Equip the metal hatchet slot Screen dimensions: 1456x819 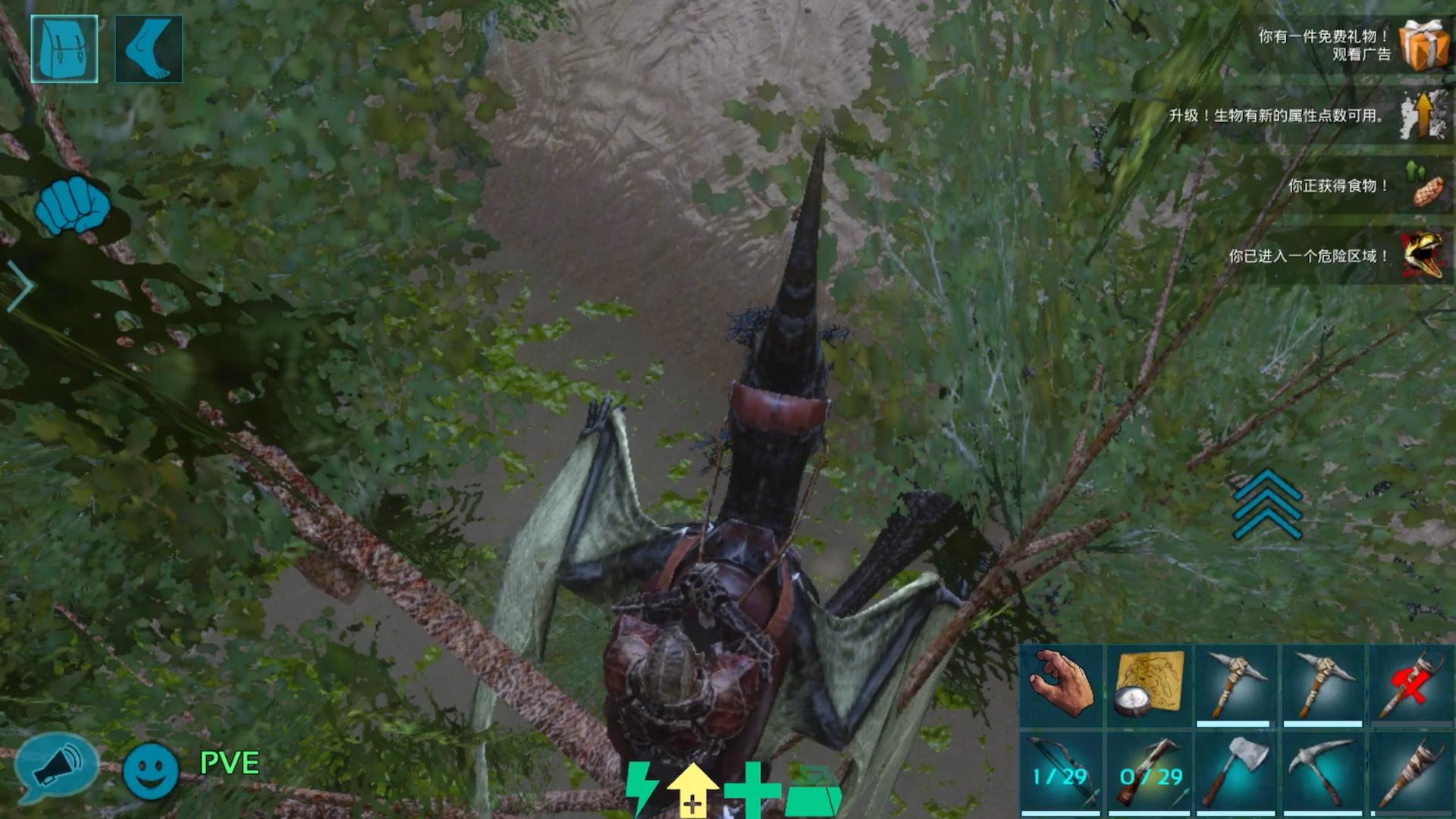pyautogui.click(x=1235, y=772)
